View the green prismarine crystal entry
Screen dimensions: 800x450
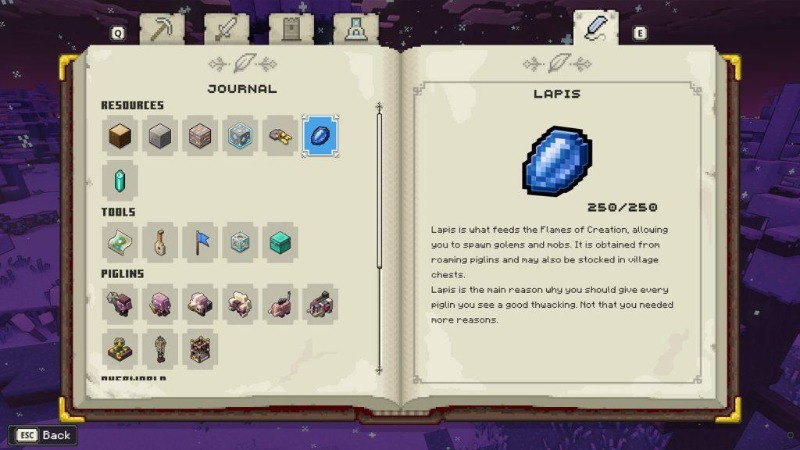click(x=122, y=181)
